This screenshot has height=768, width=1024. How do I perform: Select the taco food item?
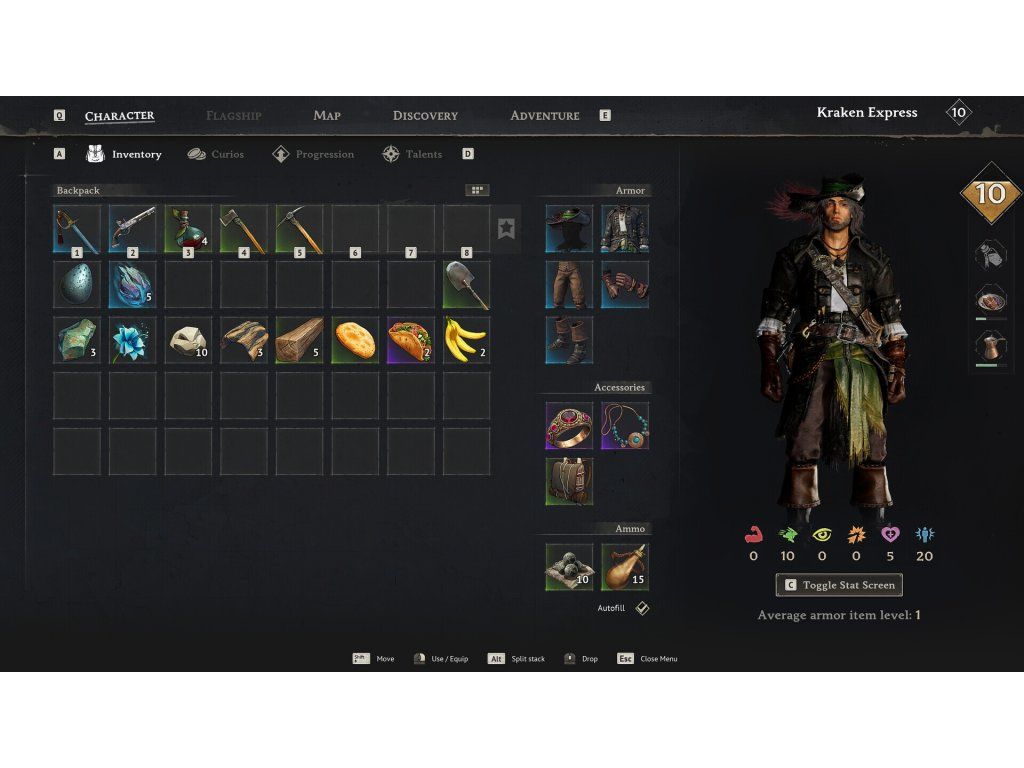click(411, 341)
